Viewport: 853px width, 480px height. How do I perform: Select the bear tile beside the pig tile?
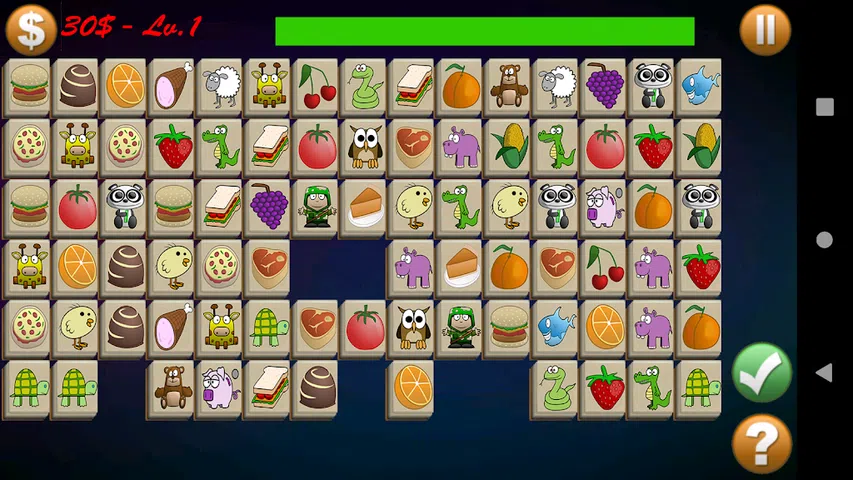173,388
